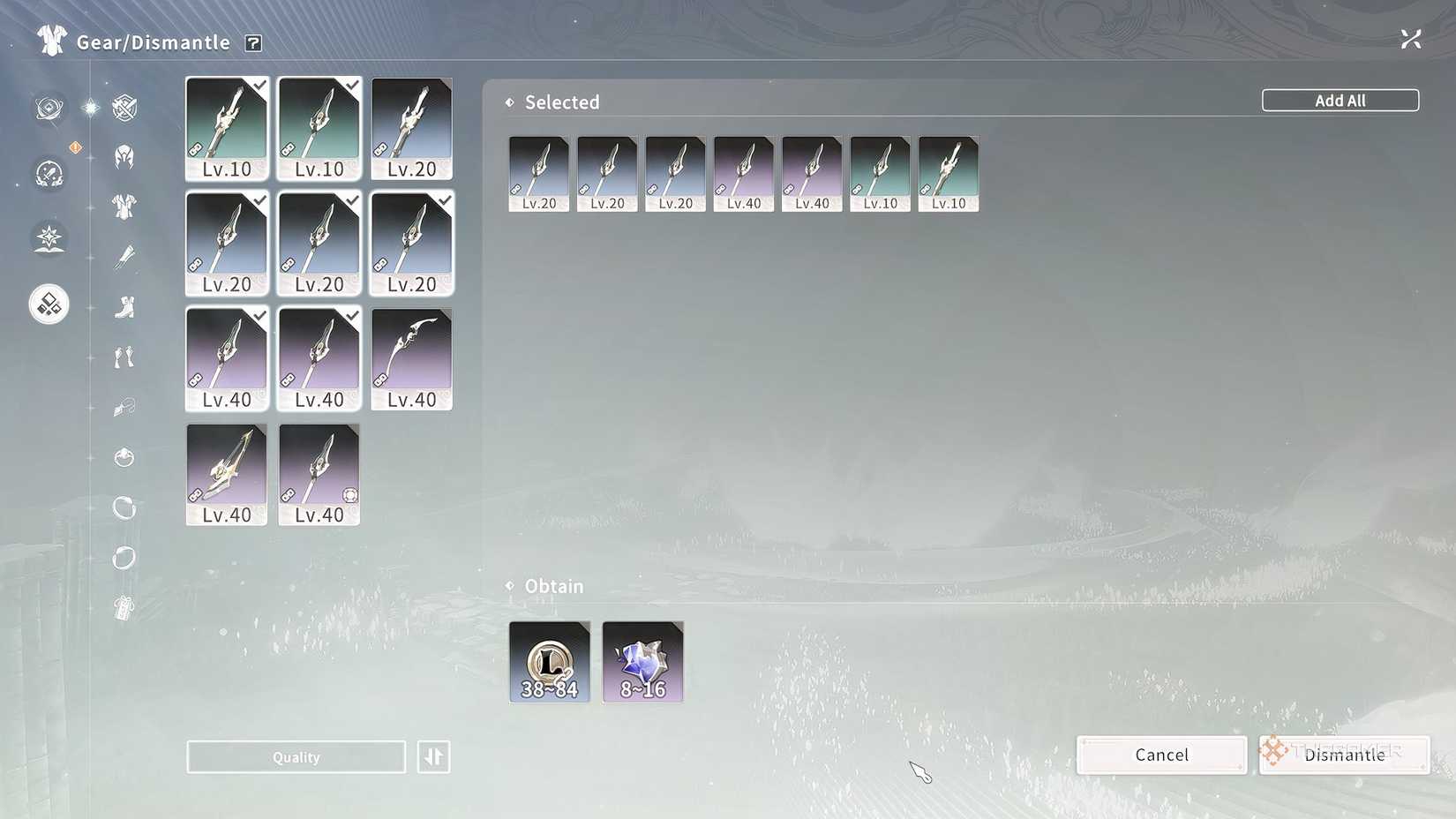1456x819 pixels.
Task: Open the helmet gear category
Action: [x=124, y=155]
